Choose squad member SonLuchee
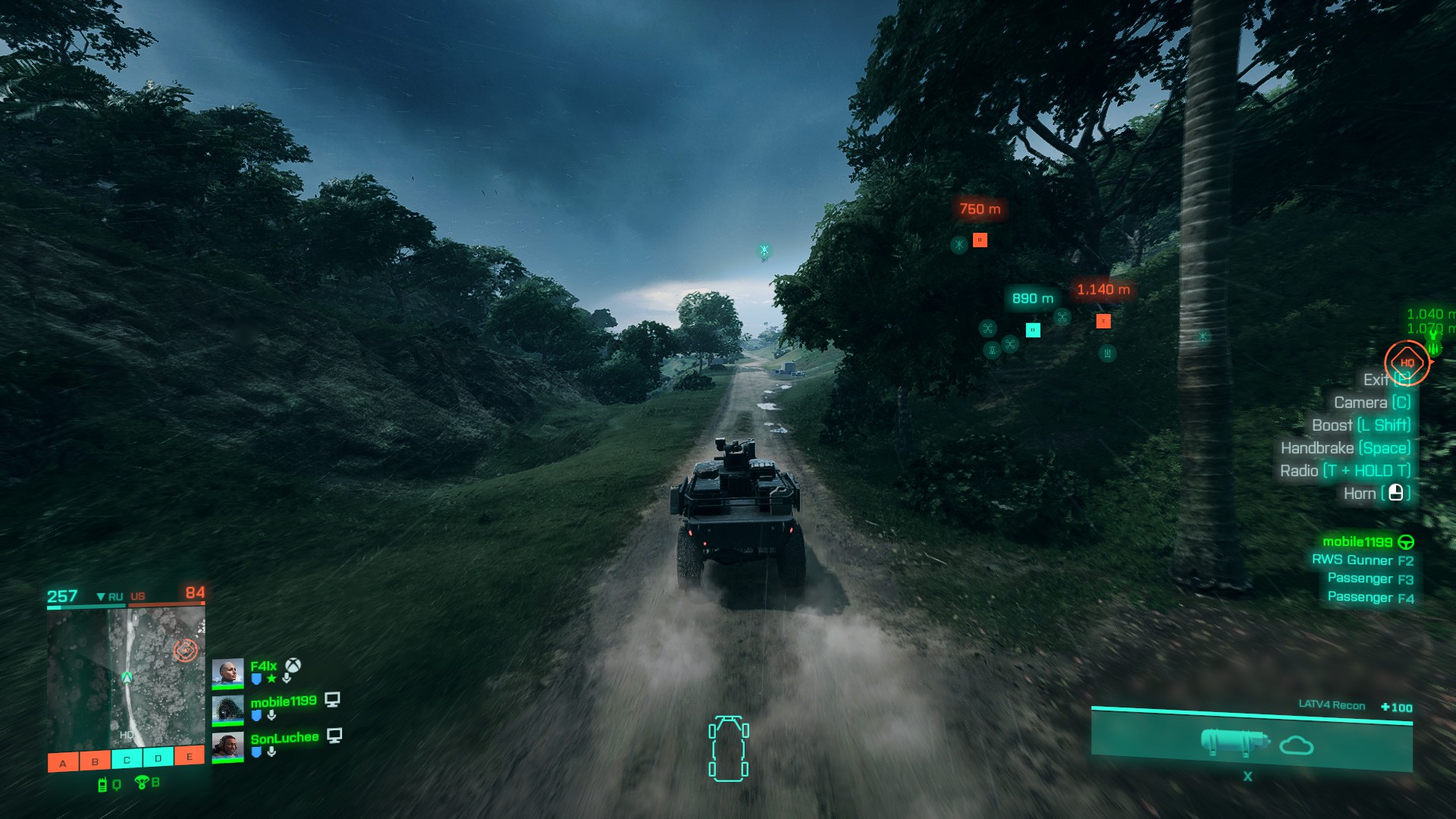1456x819 pixels. (284, 739)
